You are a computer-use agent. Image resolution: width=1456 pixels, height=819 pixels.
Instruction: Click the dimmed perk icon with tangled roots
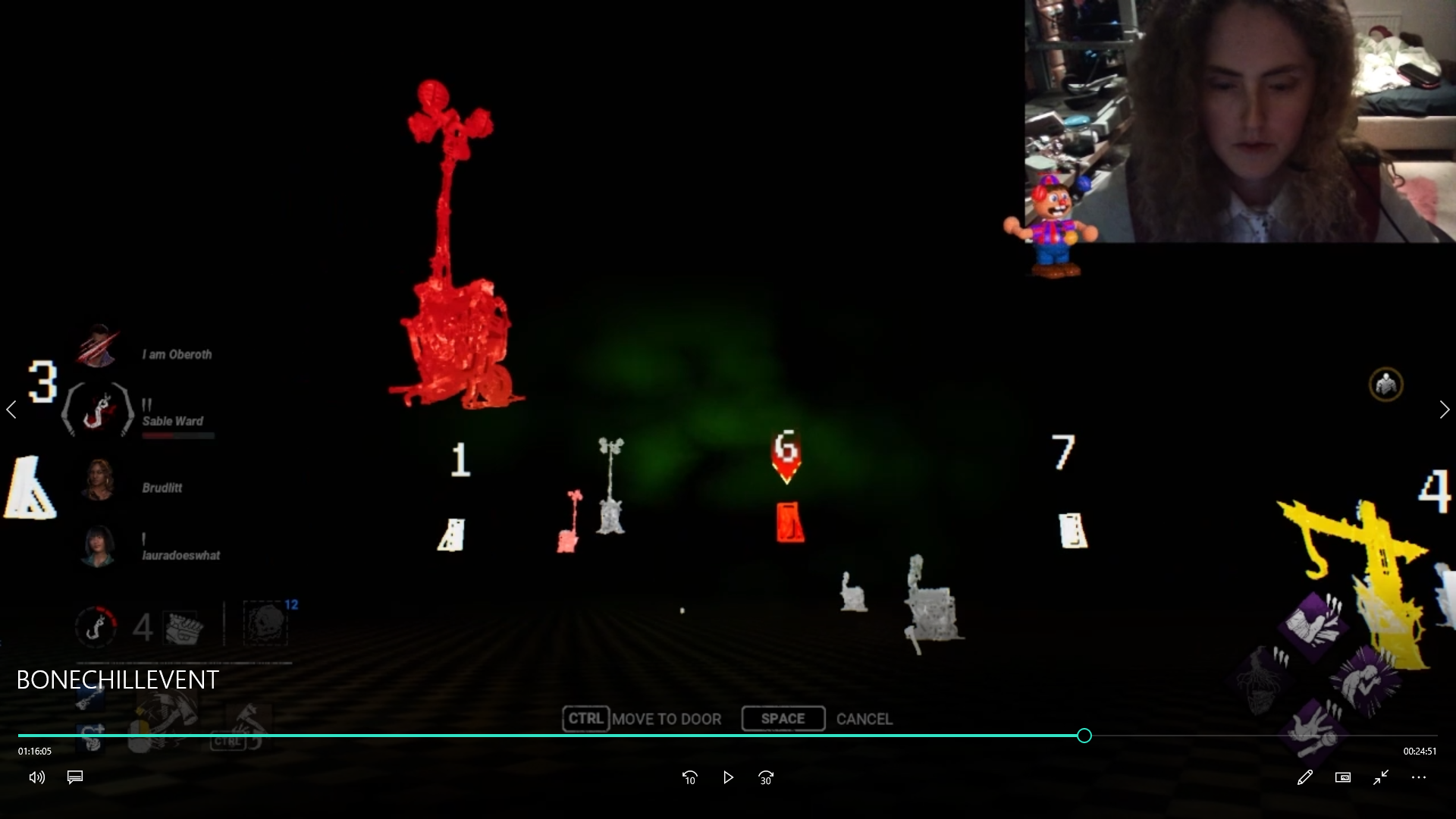(1262, 678)
